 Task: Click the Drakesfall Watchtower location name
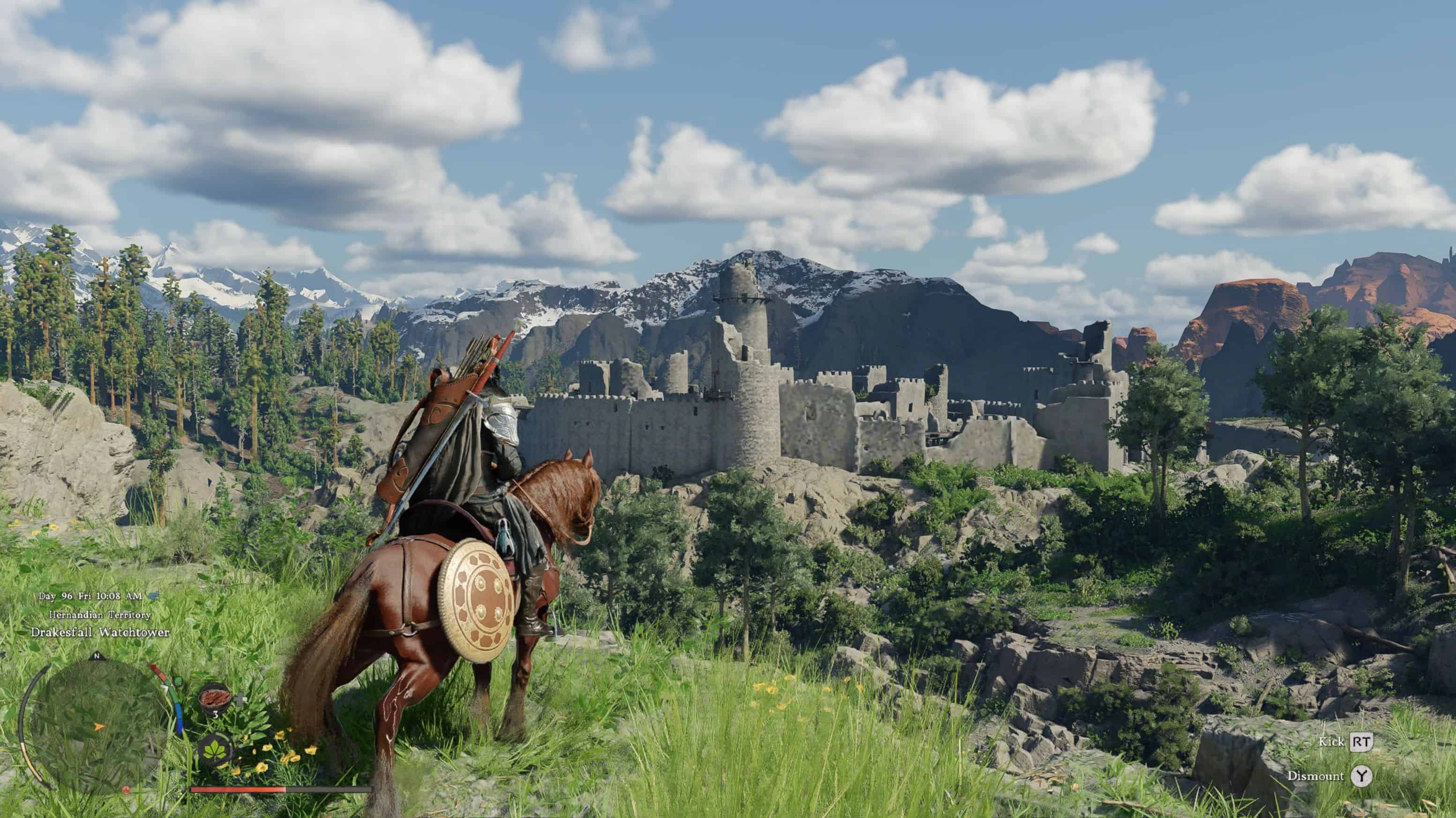point(101,633)
